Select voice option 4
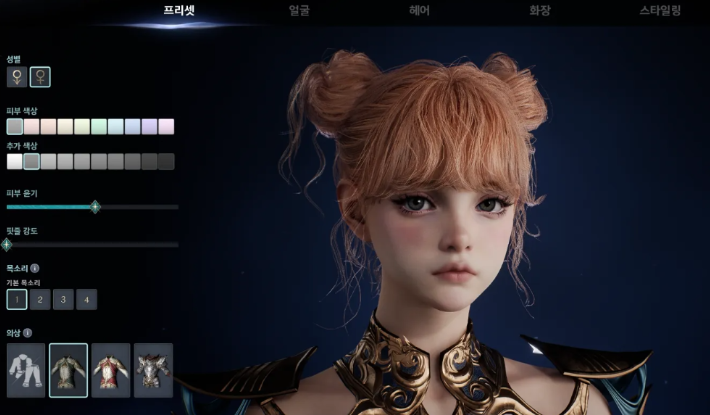 [87, 299]
